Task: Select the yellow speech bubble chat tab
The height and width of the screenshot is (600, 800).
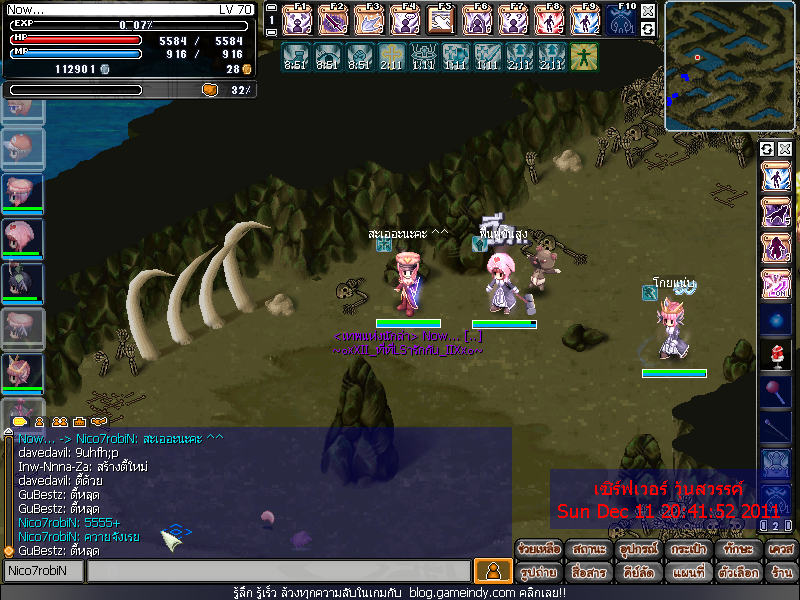Action: [x=20, y=422]
